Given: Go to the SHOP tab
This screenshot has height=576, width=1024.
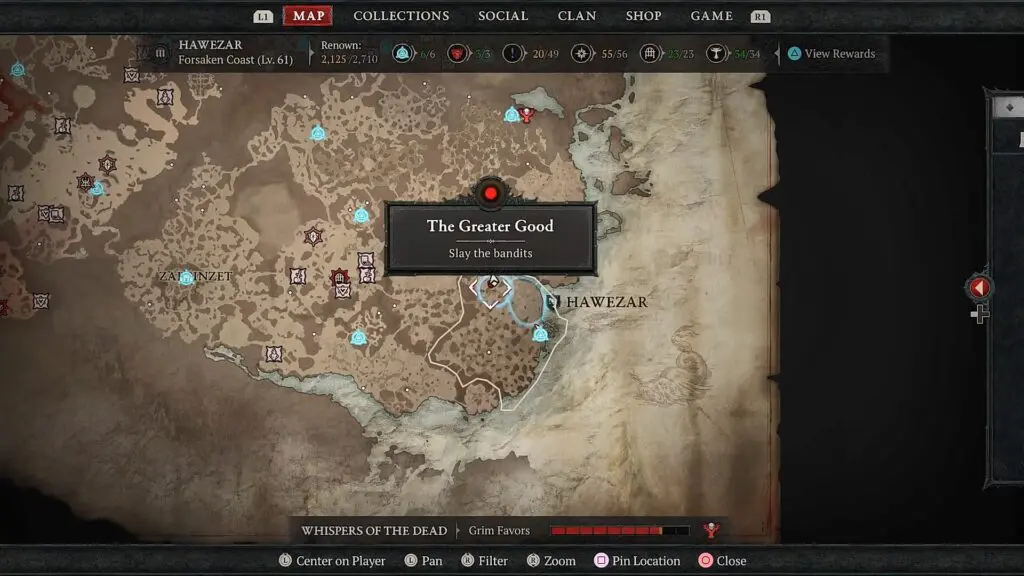Looking at the screenshot, I should click(x=643, y=16).
